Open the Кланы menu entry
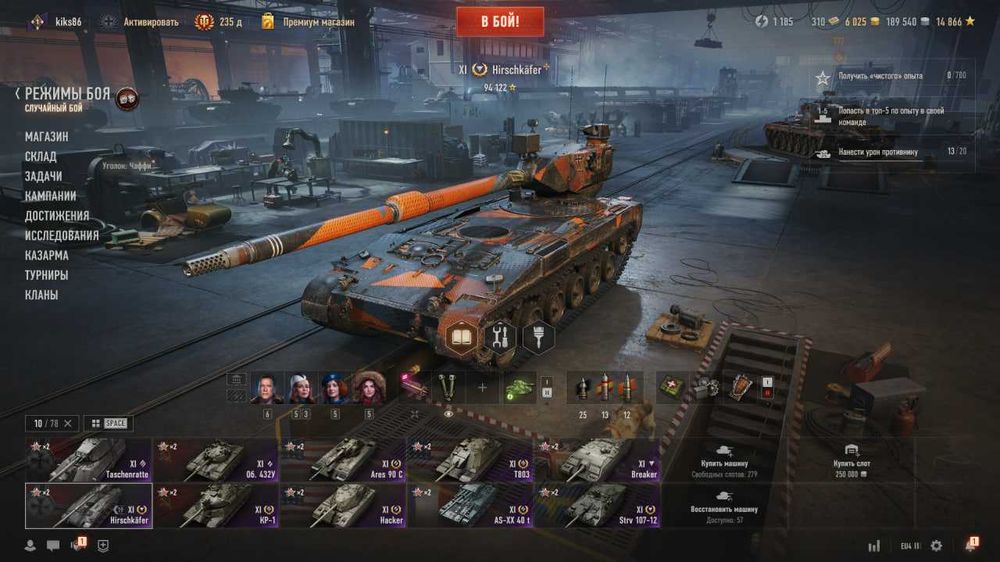The width and height of the screenshot is (1000, 562). click(x=42, y=295)
